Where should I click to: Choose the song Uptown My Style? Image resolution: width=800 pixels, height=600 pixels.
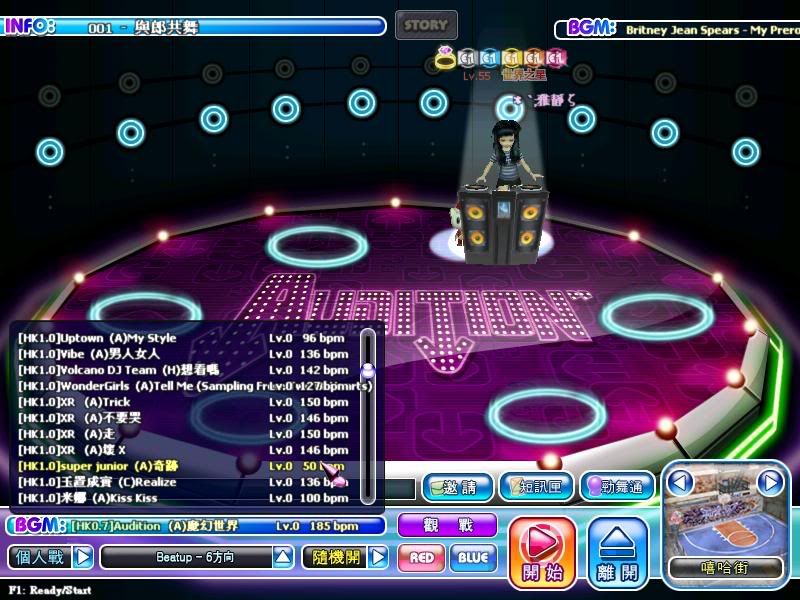point(180,338)
